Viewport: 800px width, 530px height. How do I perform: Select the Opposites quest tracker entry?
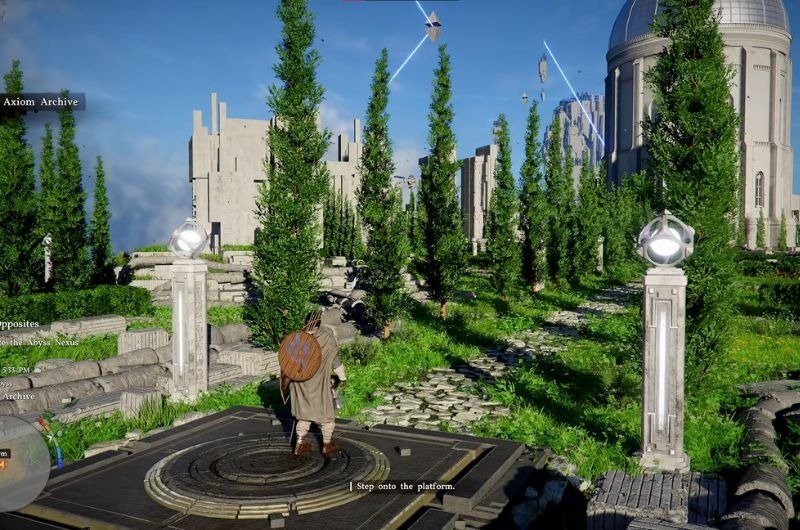(x=20, y=324)
